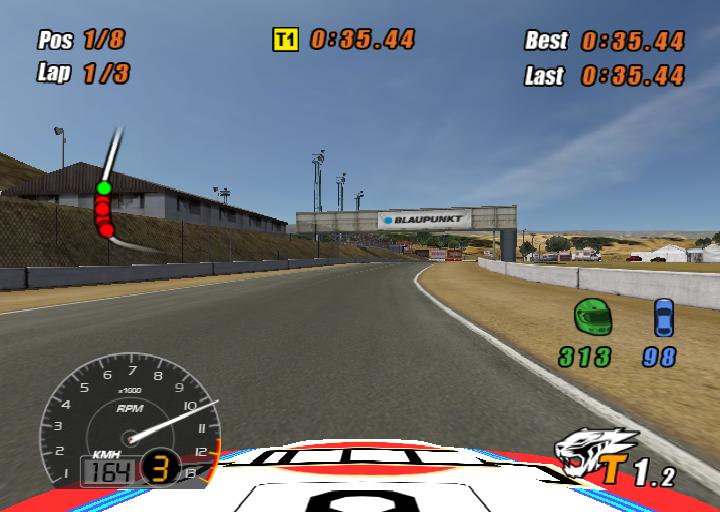The image size is (720, 512).
Task: Click the green helmet icon
Action: pyautogui.click(x=591, y=317)
